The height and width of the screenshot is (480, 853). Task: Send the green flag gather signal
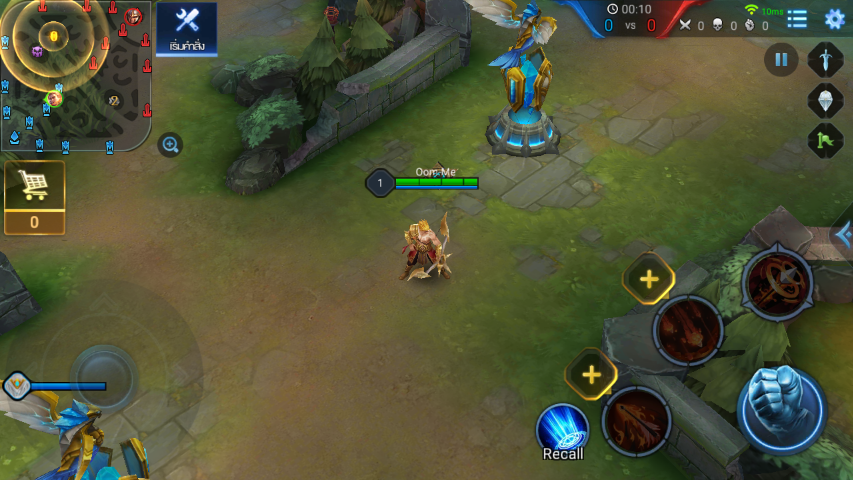click(825, 140)
